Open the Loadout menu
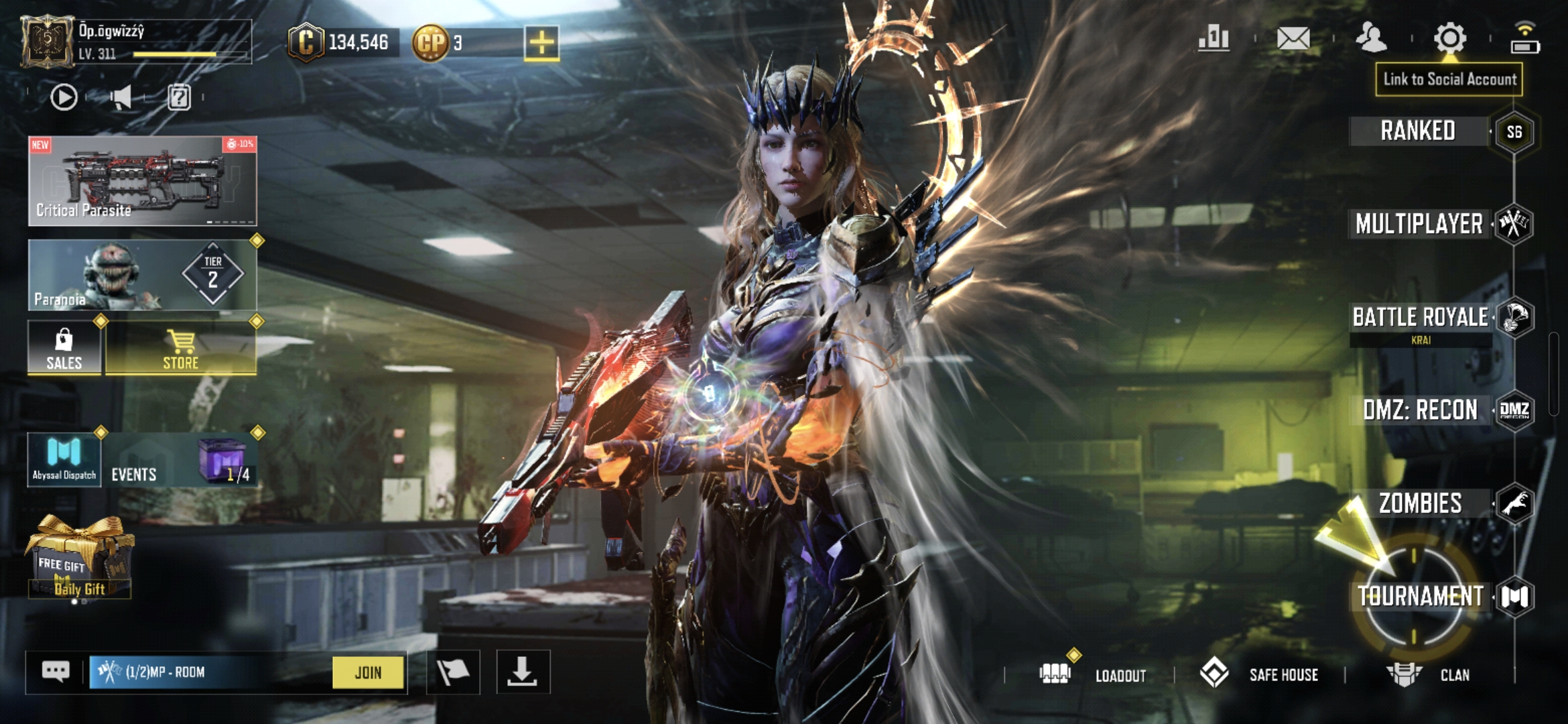 coord(1094,674)
